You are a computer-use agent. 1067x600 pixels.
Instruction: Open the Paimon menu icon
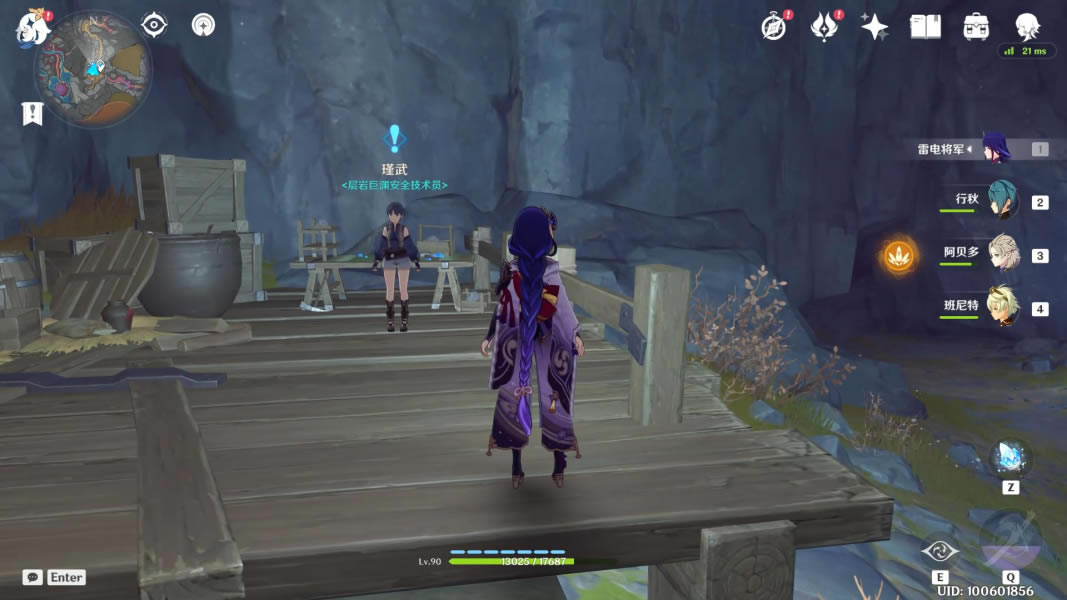[x=32, y=28]
